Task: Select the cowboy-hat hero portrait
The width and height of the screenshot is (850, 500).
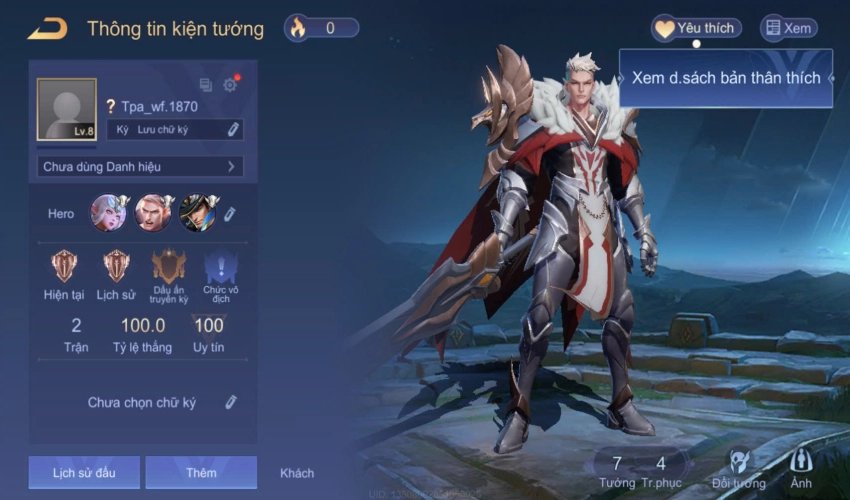Action: 197,213
